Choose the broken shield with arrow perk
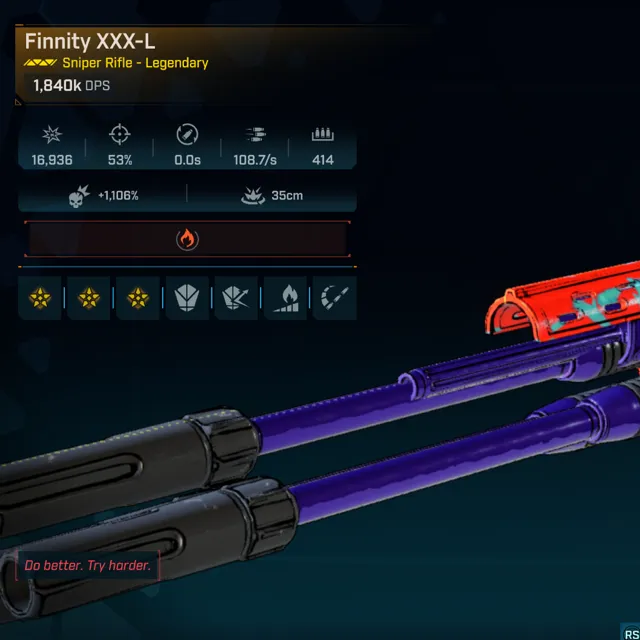Viewport: 640px width, 640px height. coord(236,298)
